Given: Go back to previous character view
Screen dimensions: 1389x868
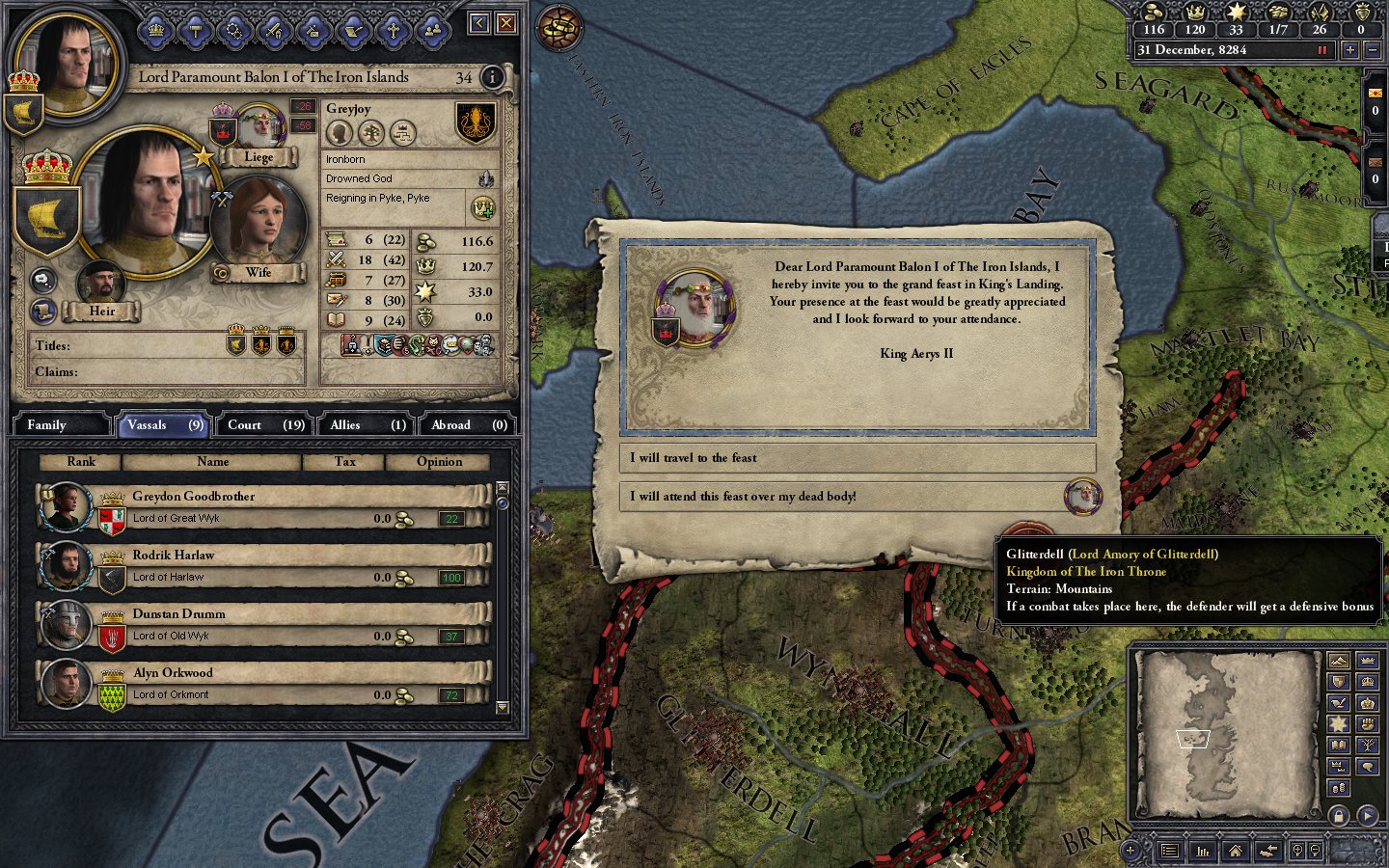Looking at the screenshot, I should (x=479, y=23).
